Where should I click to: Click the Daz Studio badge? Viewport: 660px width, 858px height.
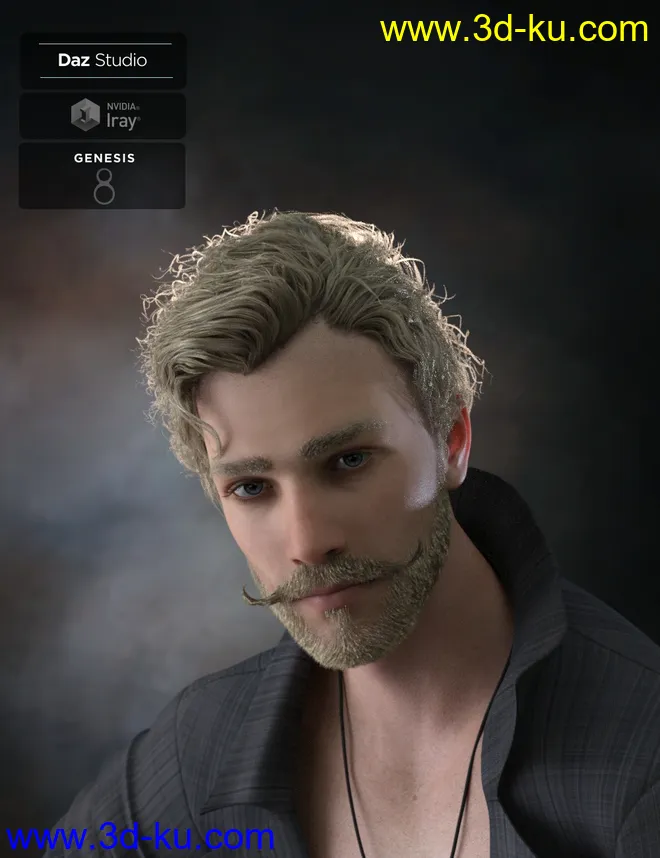102,61
